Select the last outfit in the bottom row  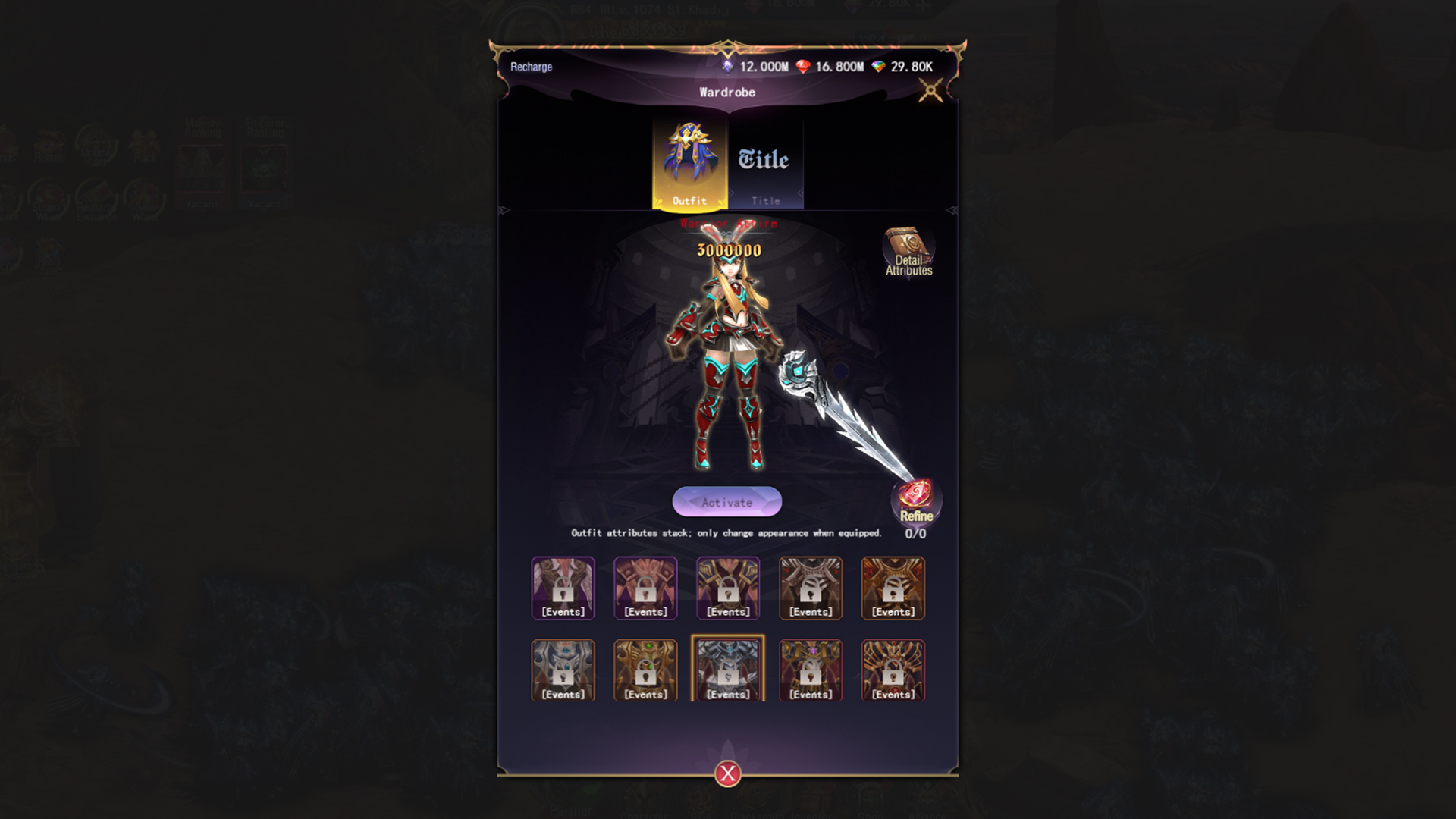(893, 670)
